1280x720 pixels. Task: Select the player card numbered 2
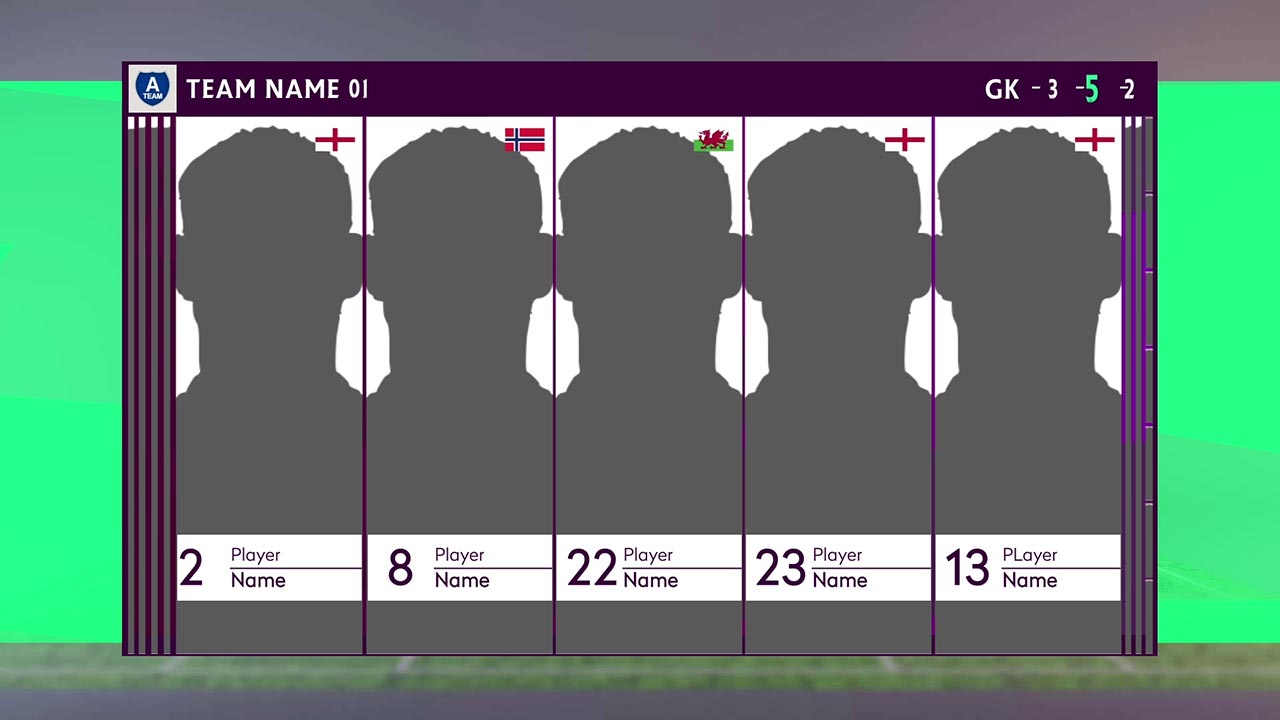(x=269, y=385)
